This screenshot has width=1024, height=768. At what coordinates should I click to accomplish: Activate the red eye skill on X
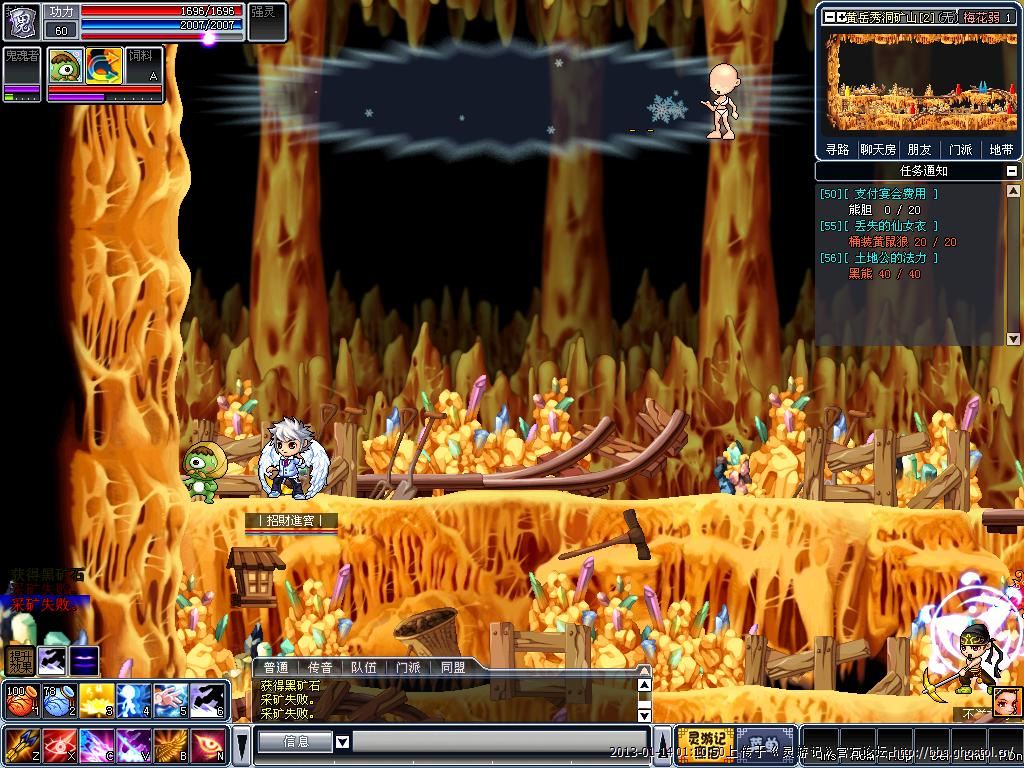(x=58, y=745)
